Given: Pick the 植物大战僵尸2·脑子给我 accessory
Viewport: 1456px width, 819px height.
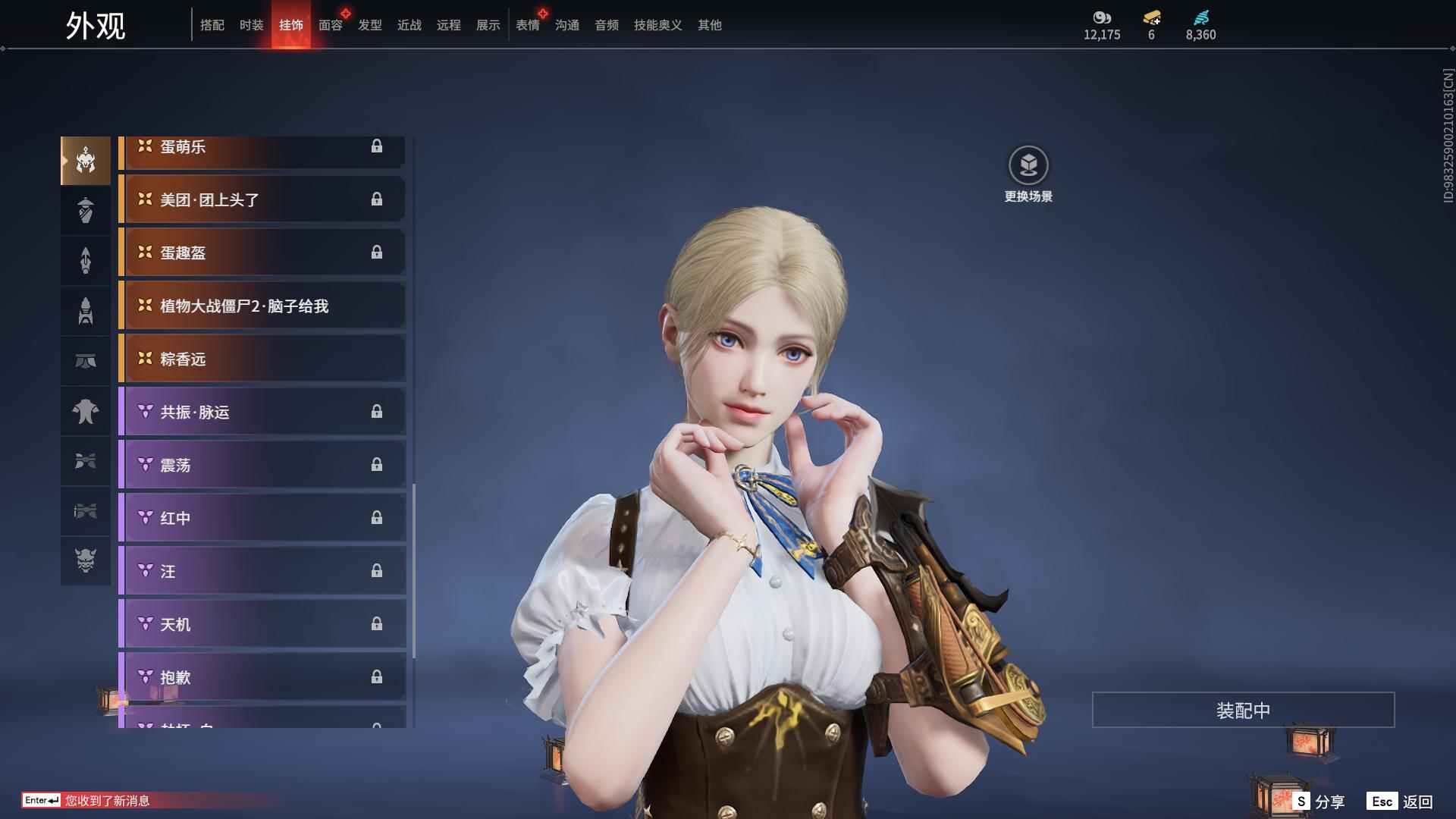Looking at the screenshot, I should (262, 306).
